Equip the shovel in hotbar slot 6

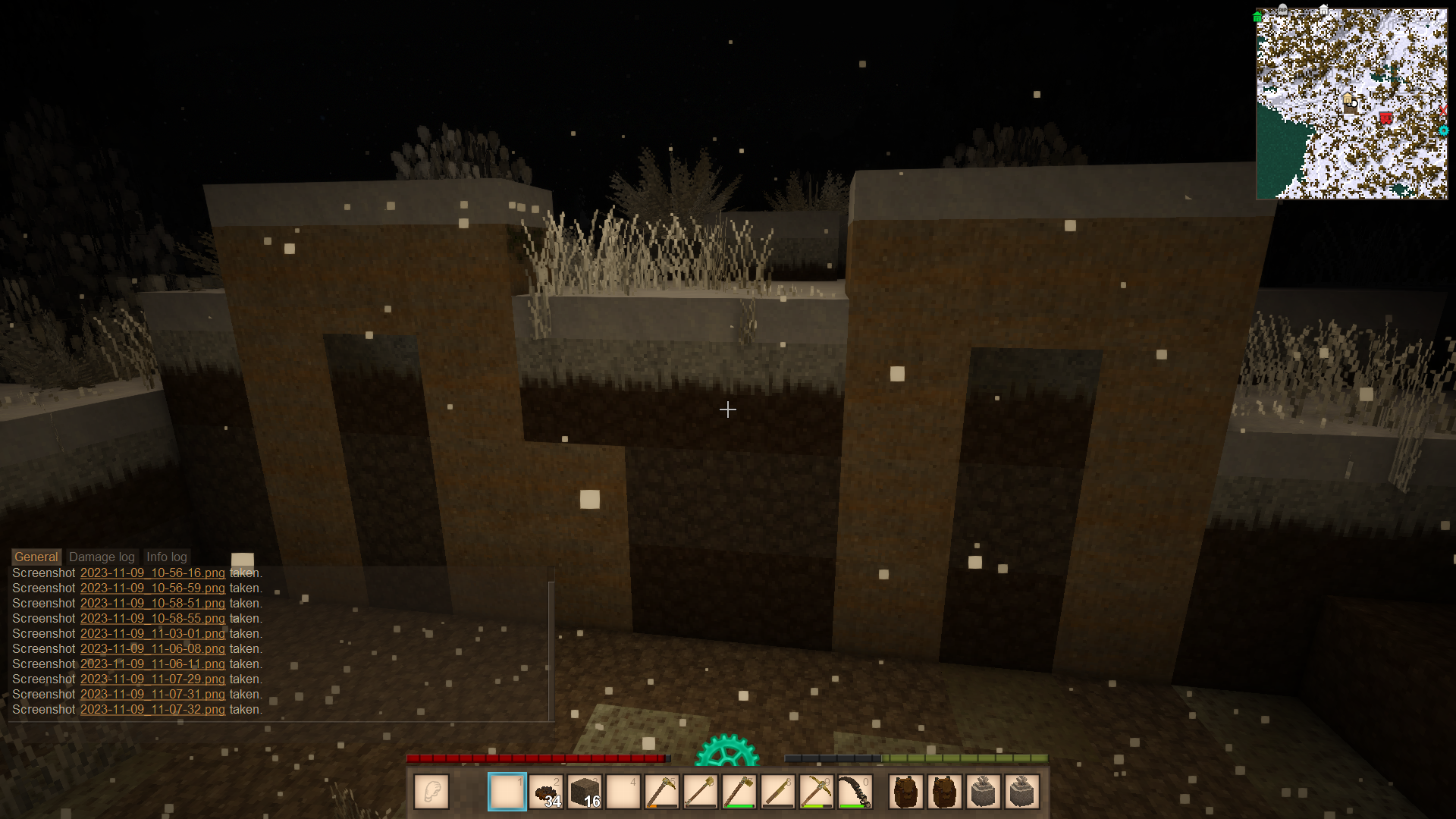point(701,792)
